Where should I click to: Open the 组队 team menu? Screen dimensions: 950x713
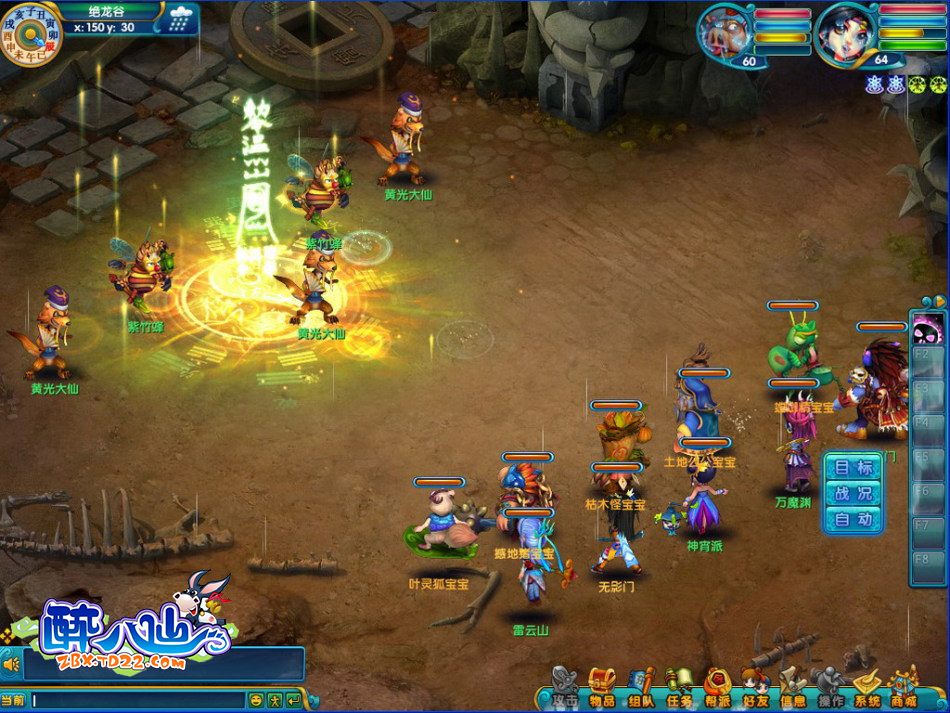coord(641,689)
